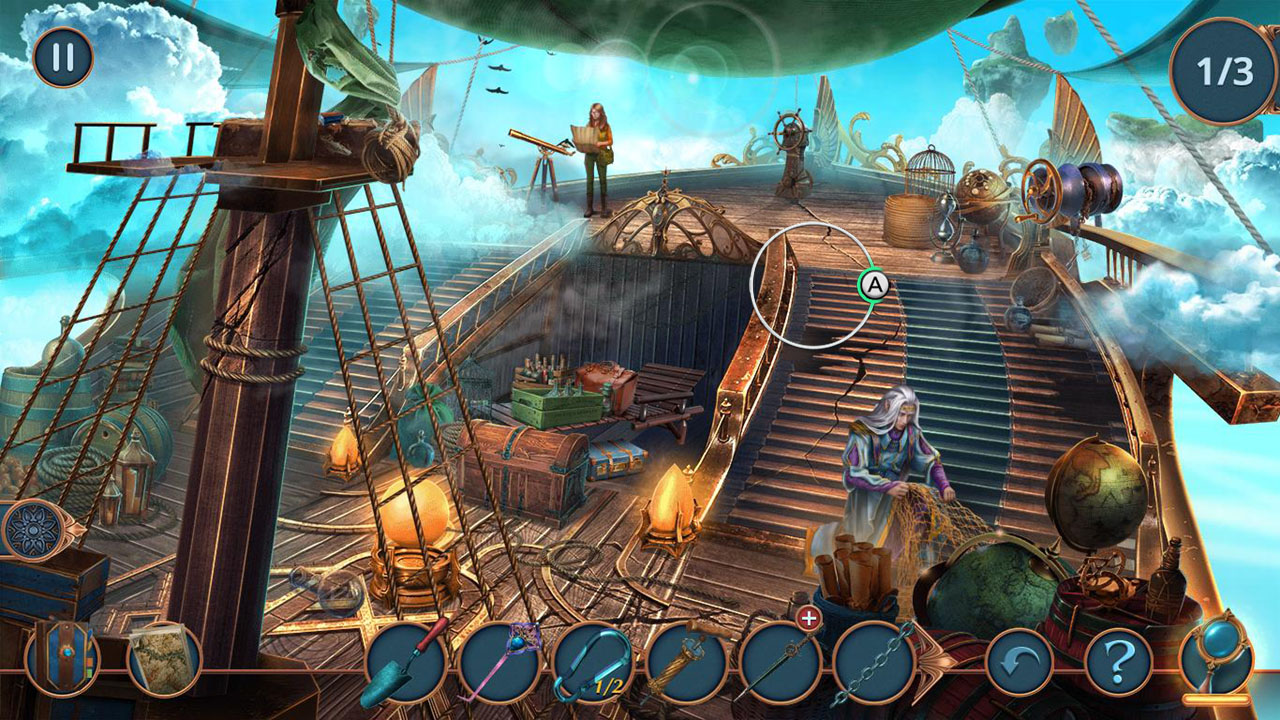The width and height of the screenshot is (1280, 720).
Task: Click the red plus badge above the inventory
Action: click(809, 620)
